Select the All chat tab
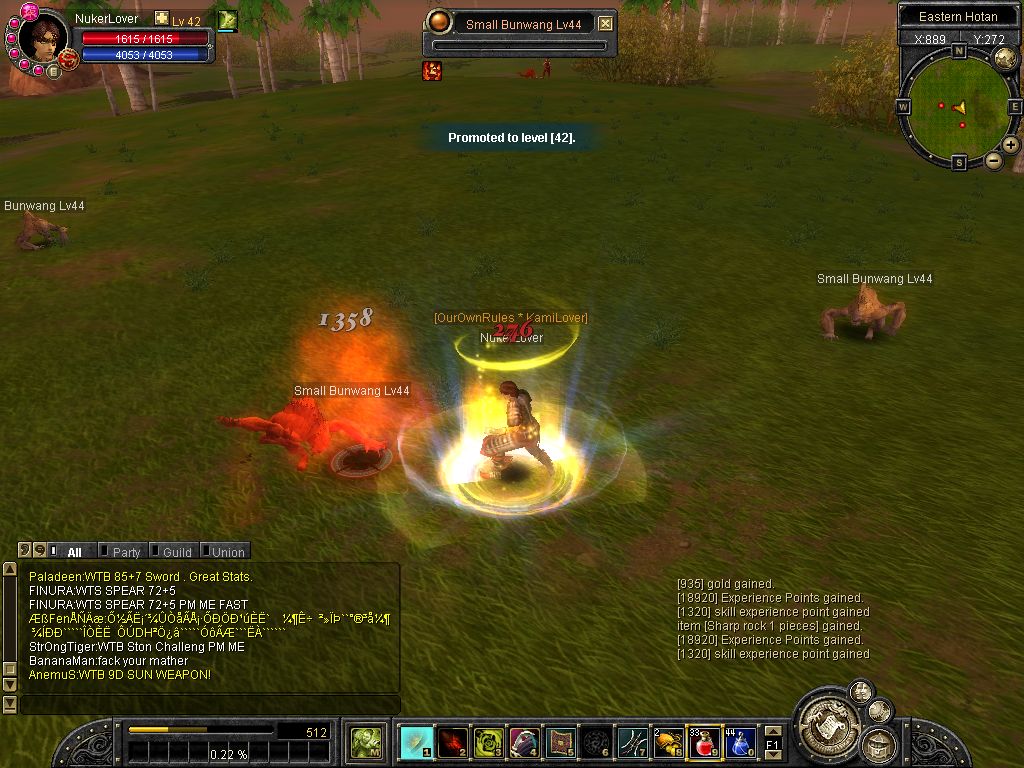Image resolution: width=1024 pixels, height=768 pixels. 74,552
